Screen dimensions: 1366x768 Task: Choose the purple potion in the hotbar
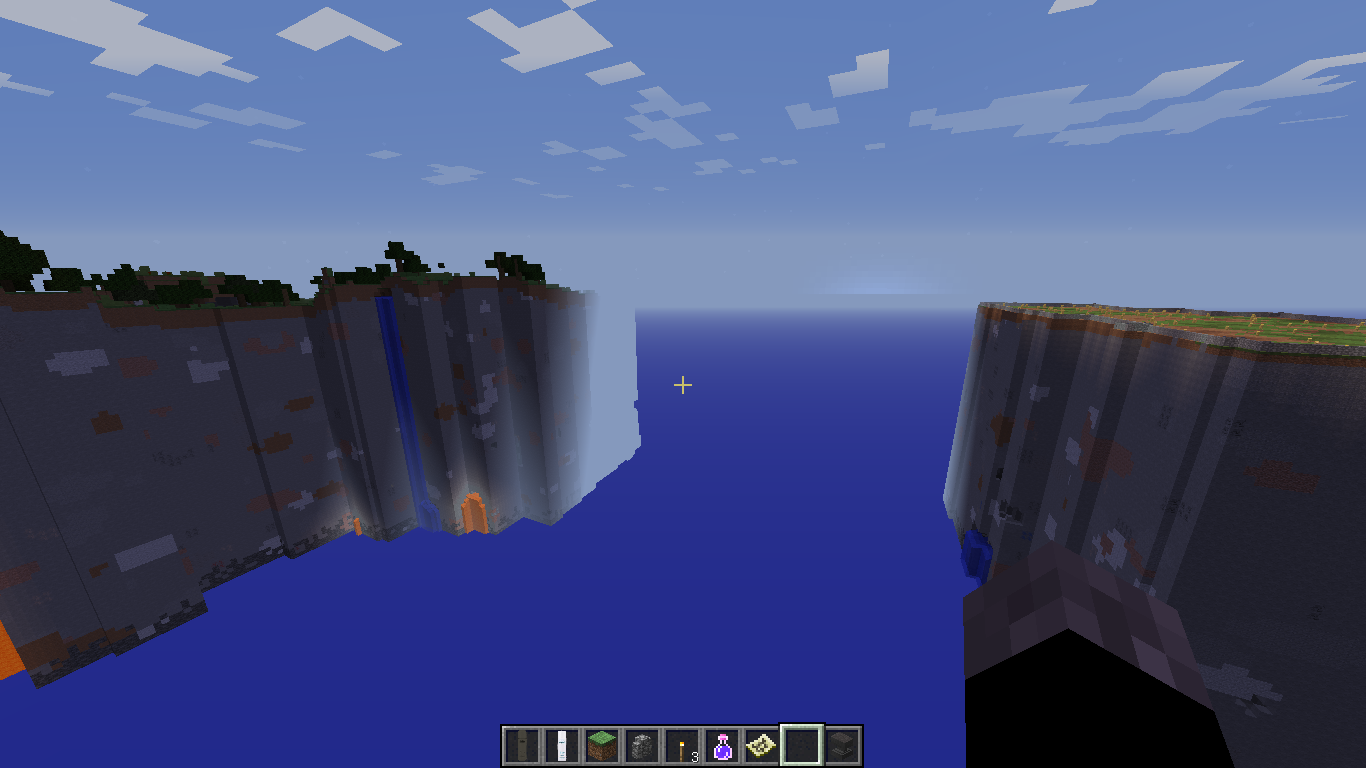[x=722, y=746]
